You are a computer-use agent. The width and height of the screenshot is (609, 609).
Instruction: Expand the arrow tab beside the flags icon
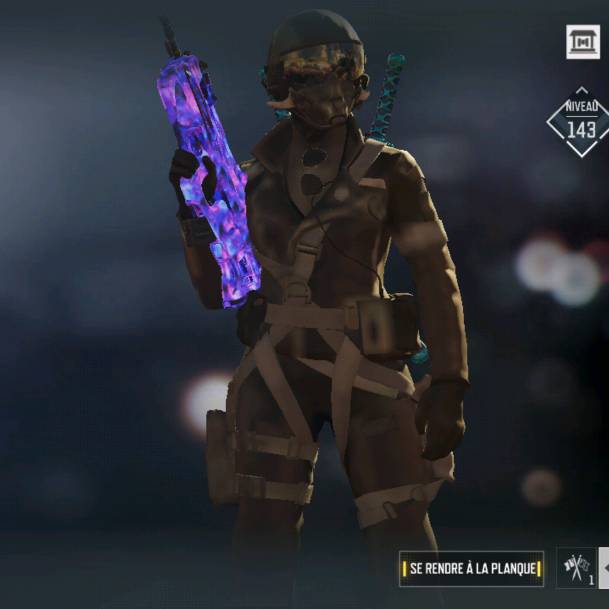click(x=603, y=568)
